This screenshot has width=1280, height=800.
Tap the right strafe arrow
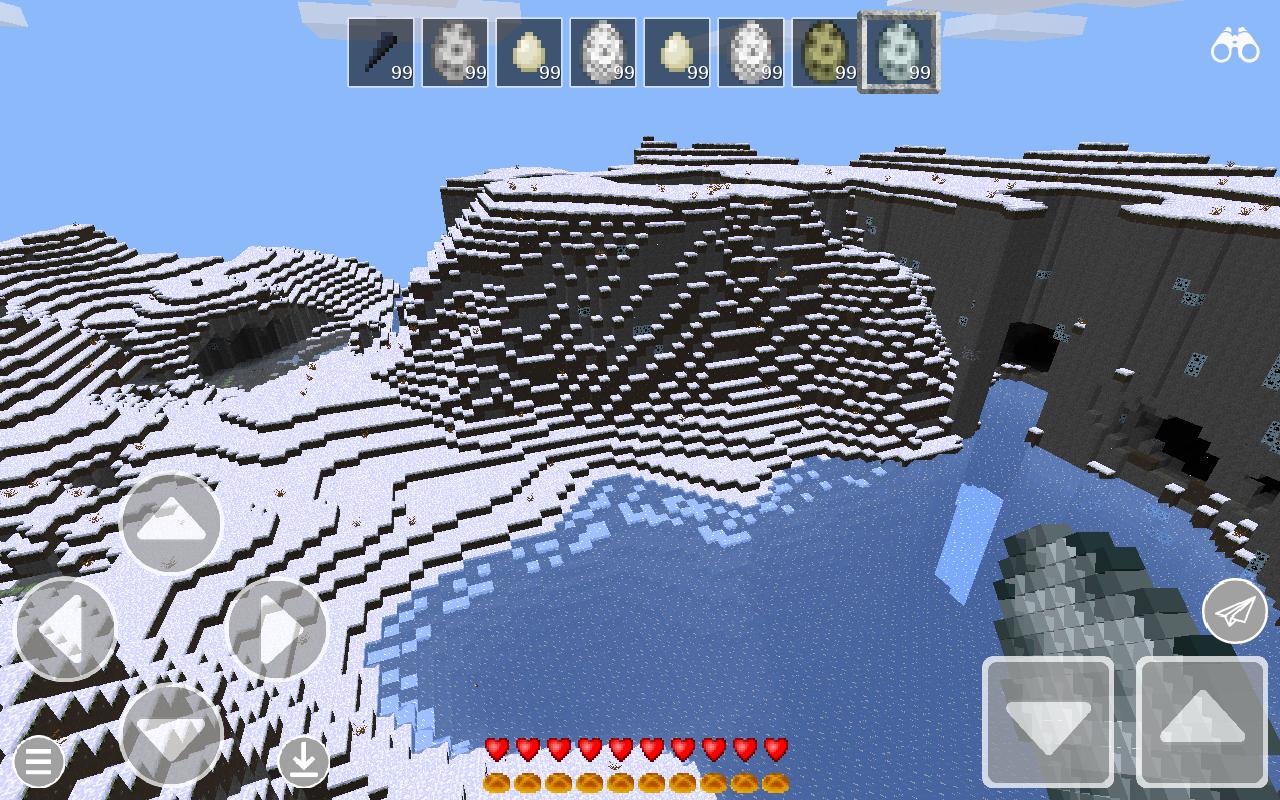(275, 630)
